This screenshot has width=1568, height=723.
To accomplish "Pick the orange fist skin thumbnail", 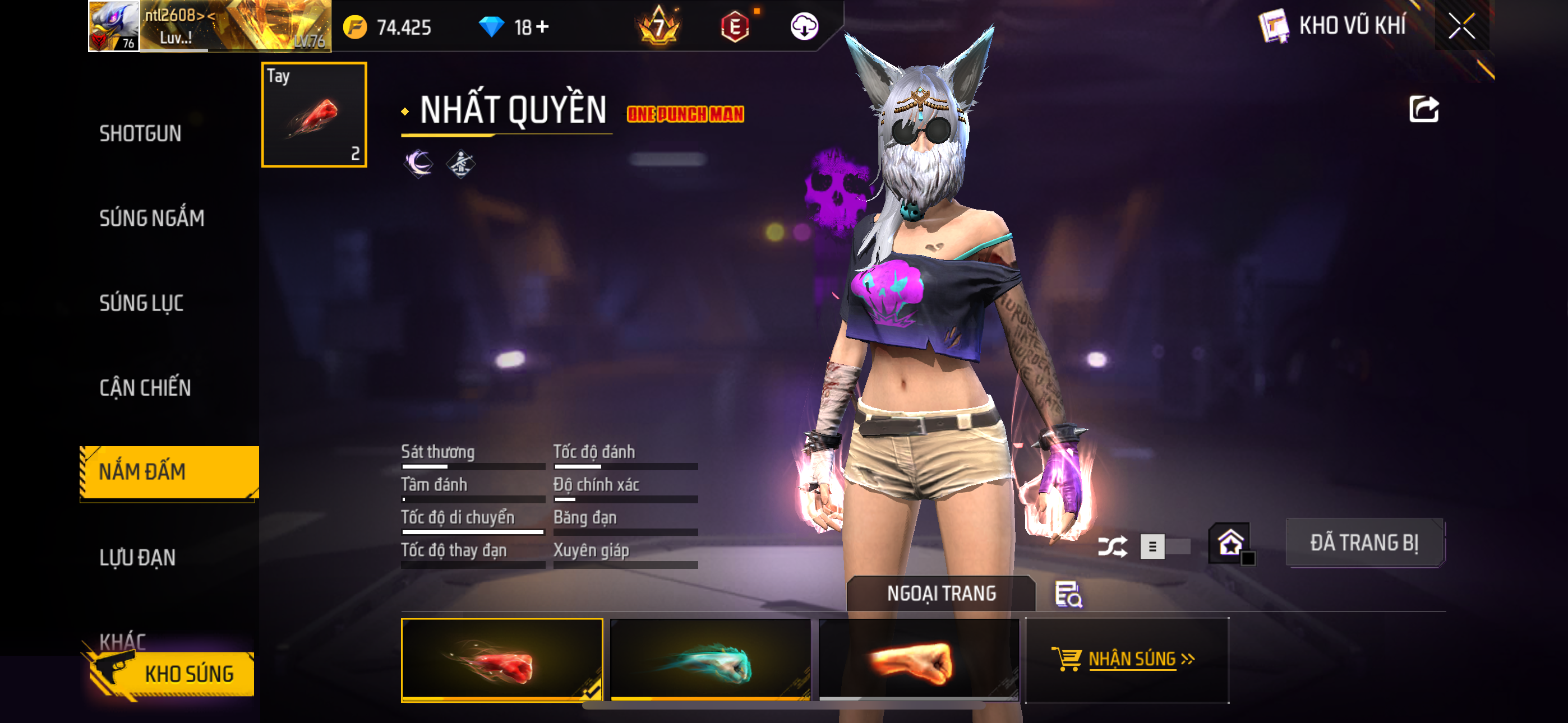I will [919, 660].
